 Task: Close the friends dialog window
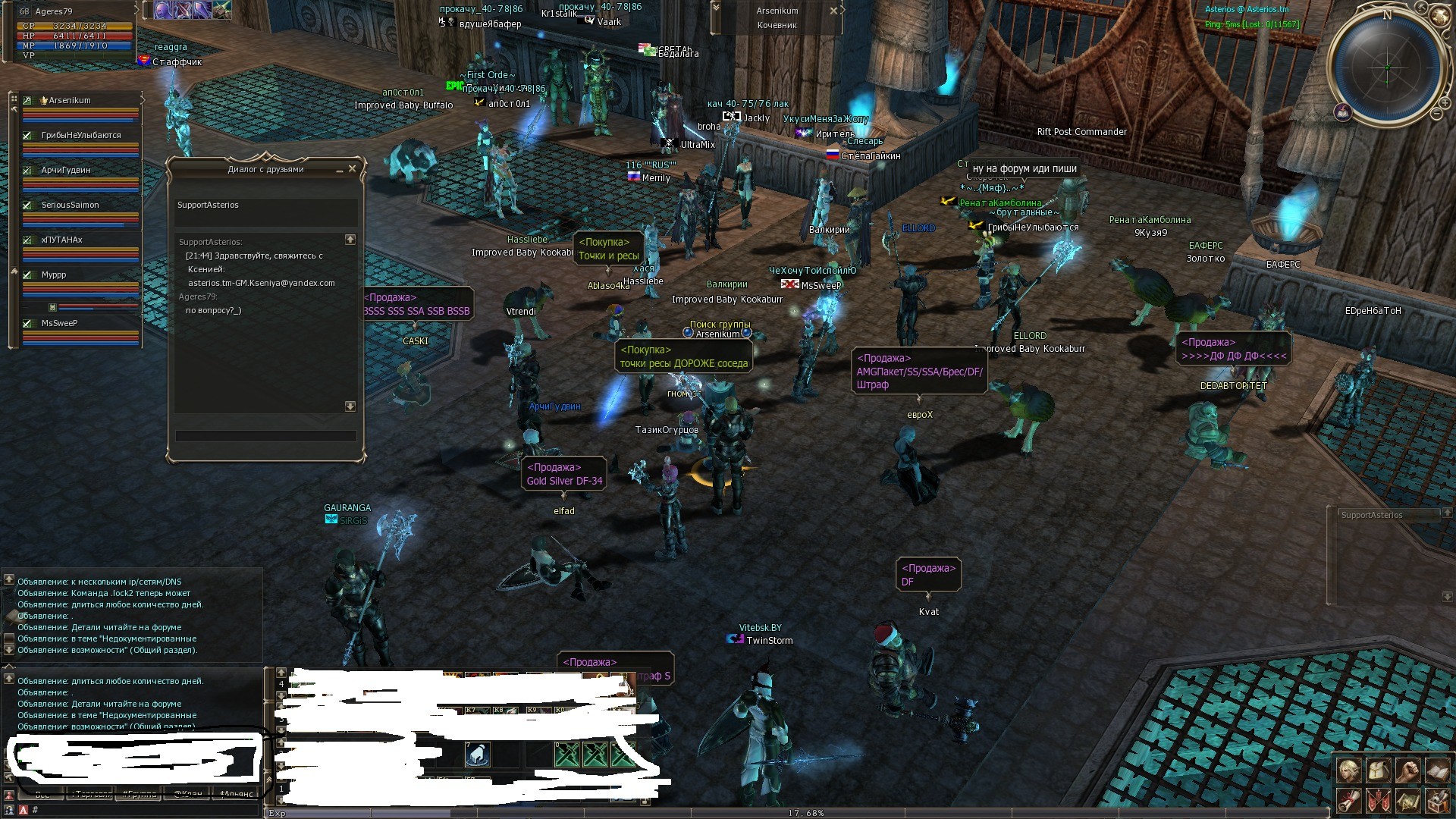pos(352,169)
